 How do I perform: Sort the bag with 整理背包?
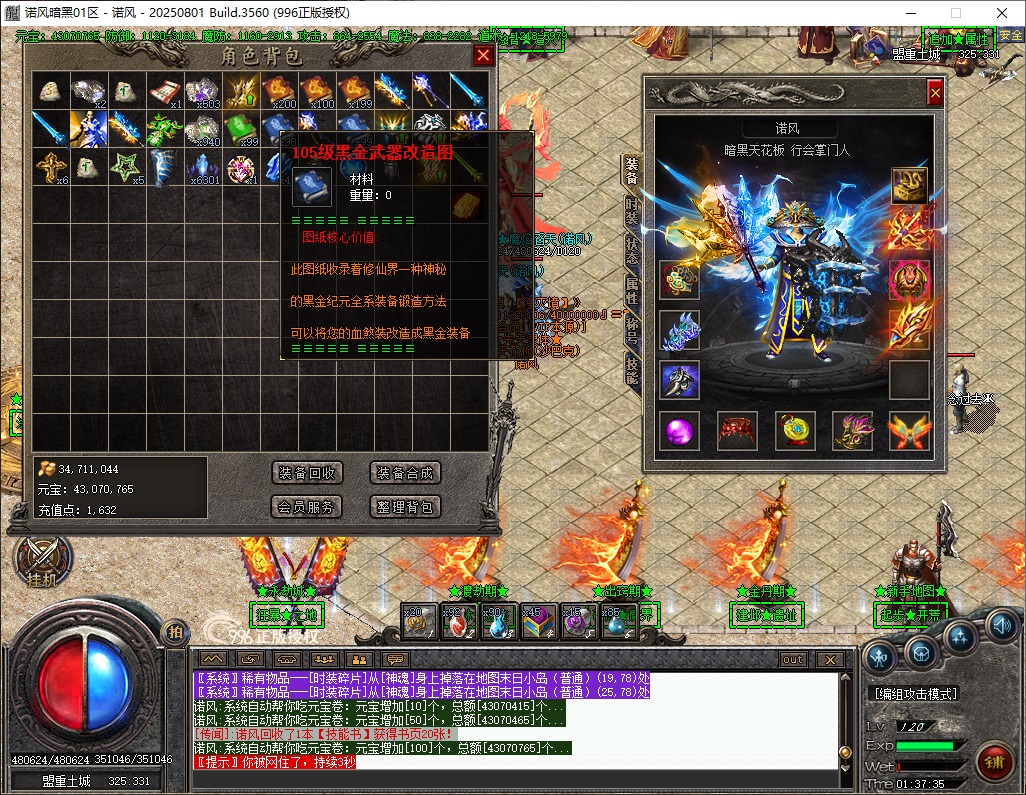tap(405, 507)
